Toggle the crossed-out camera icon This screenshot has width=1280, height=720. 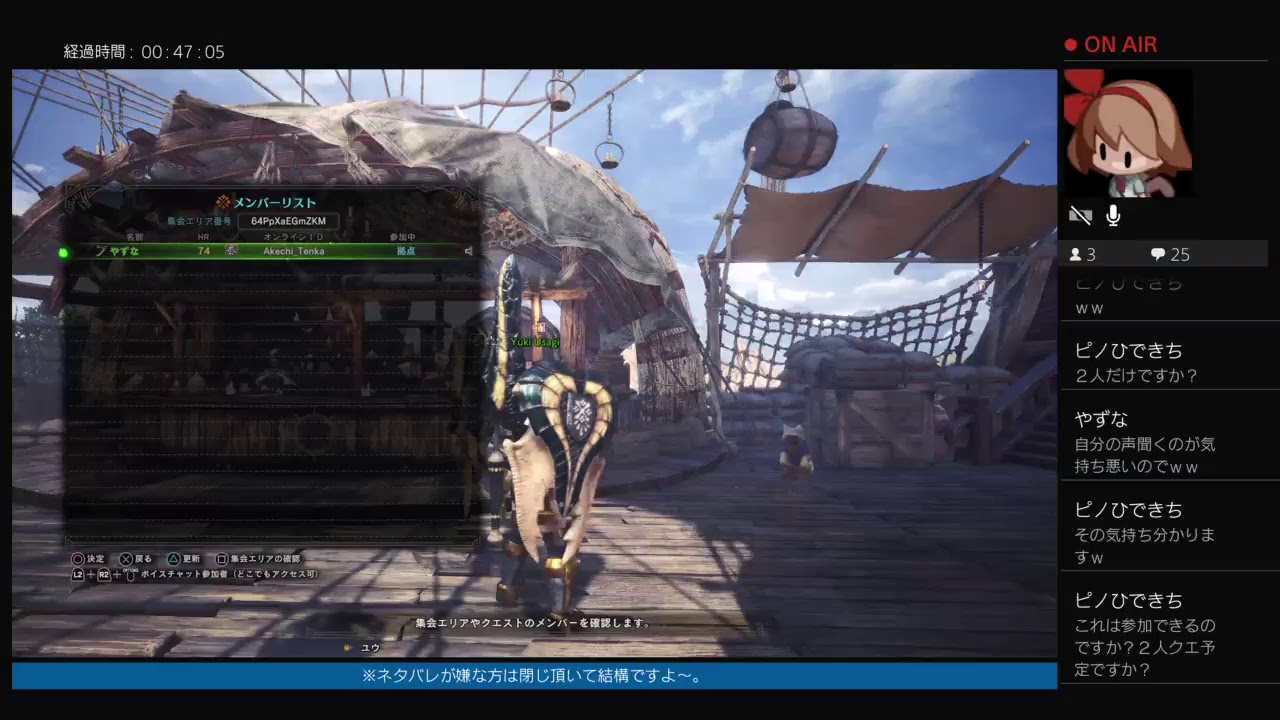pos(1080,215)
